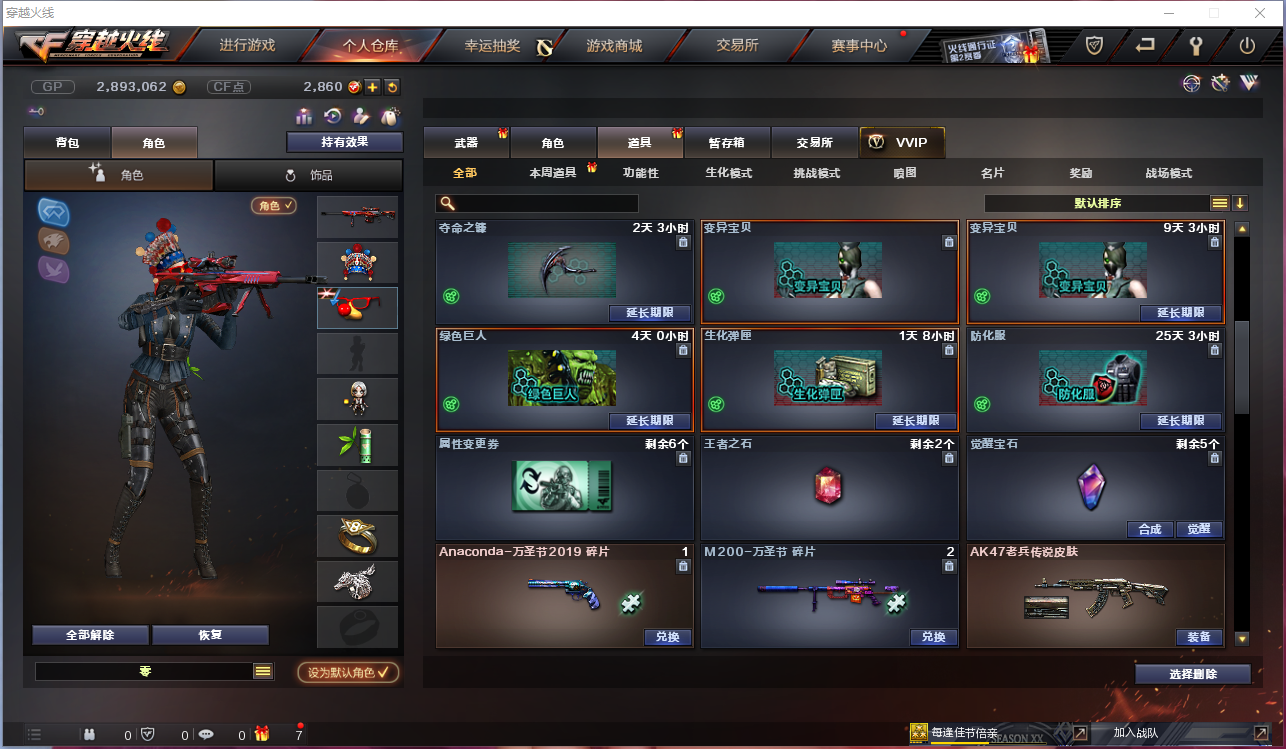Click the cloud icon beside the character model

click(x=53, y=212)
